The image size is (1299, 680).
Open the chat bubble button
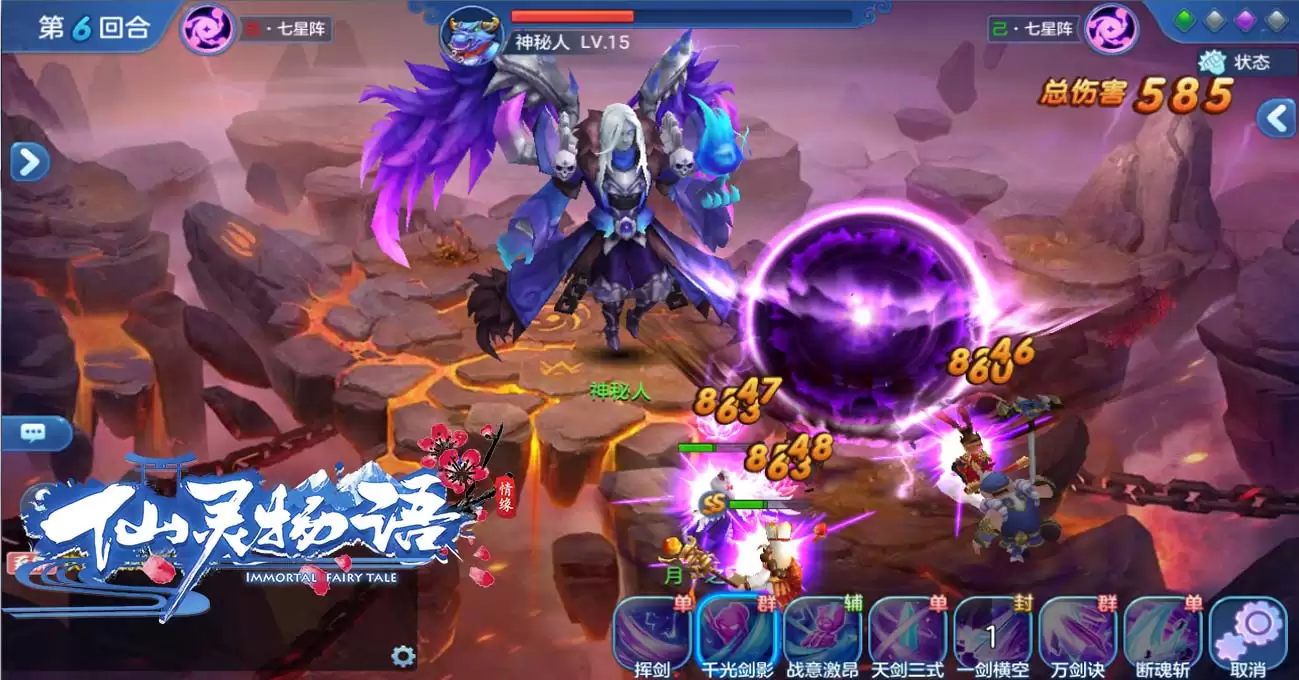tap(34, 433)
